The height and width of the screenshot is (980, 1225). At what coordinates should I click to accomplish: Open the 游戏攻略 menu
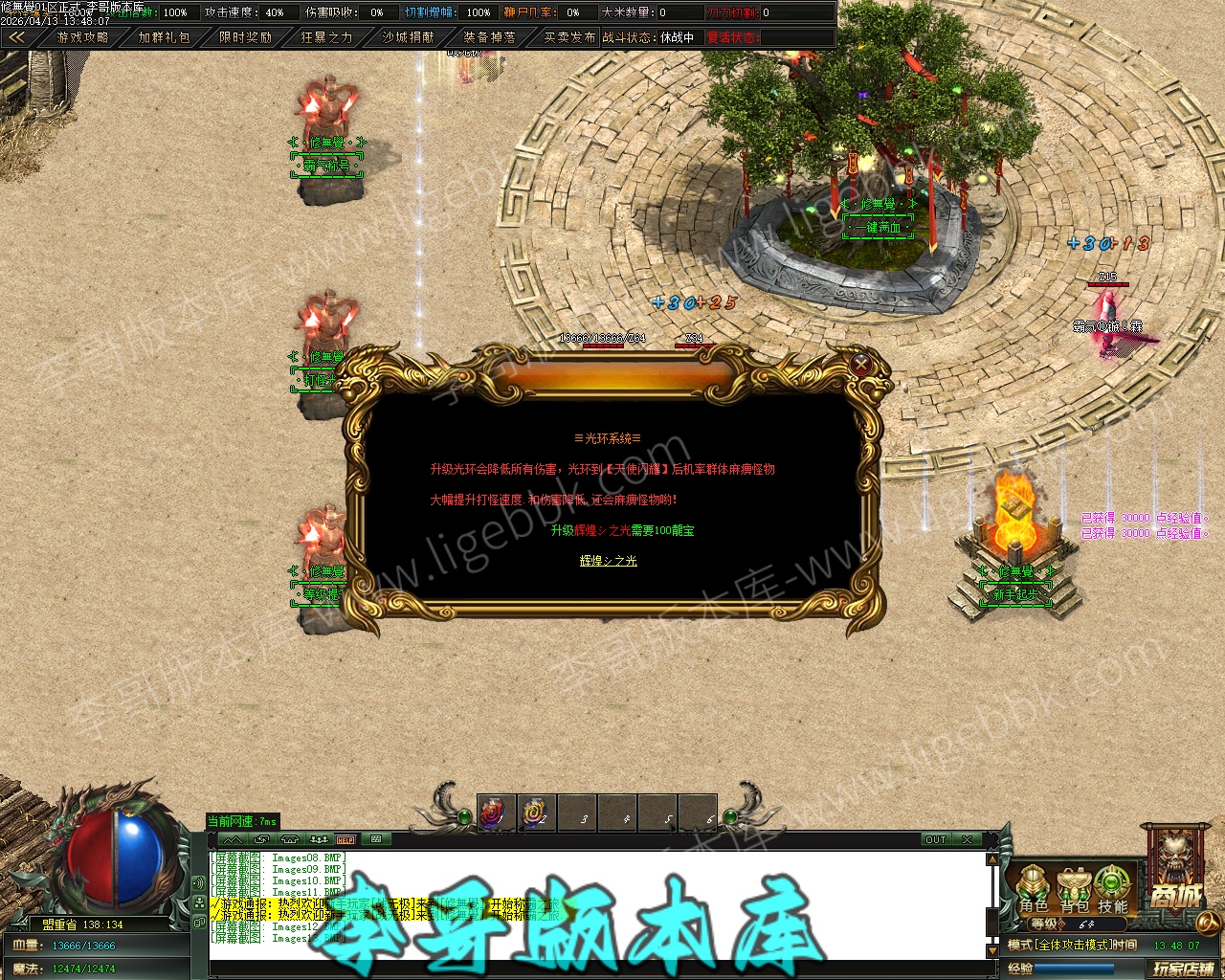pos(82,37)
